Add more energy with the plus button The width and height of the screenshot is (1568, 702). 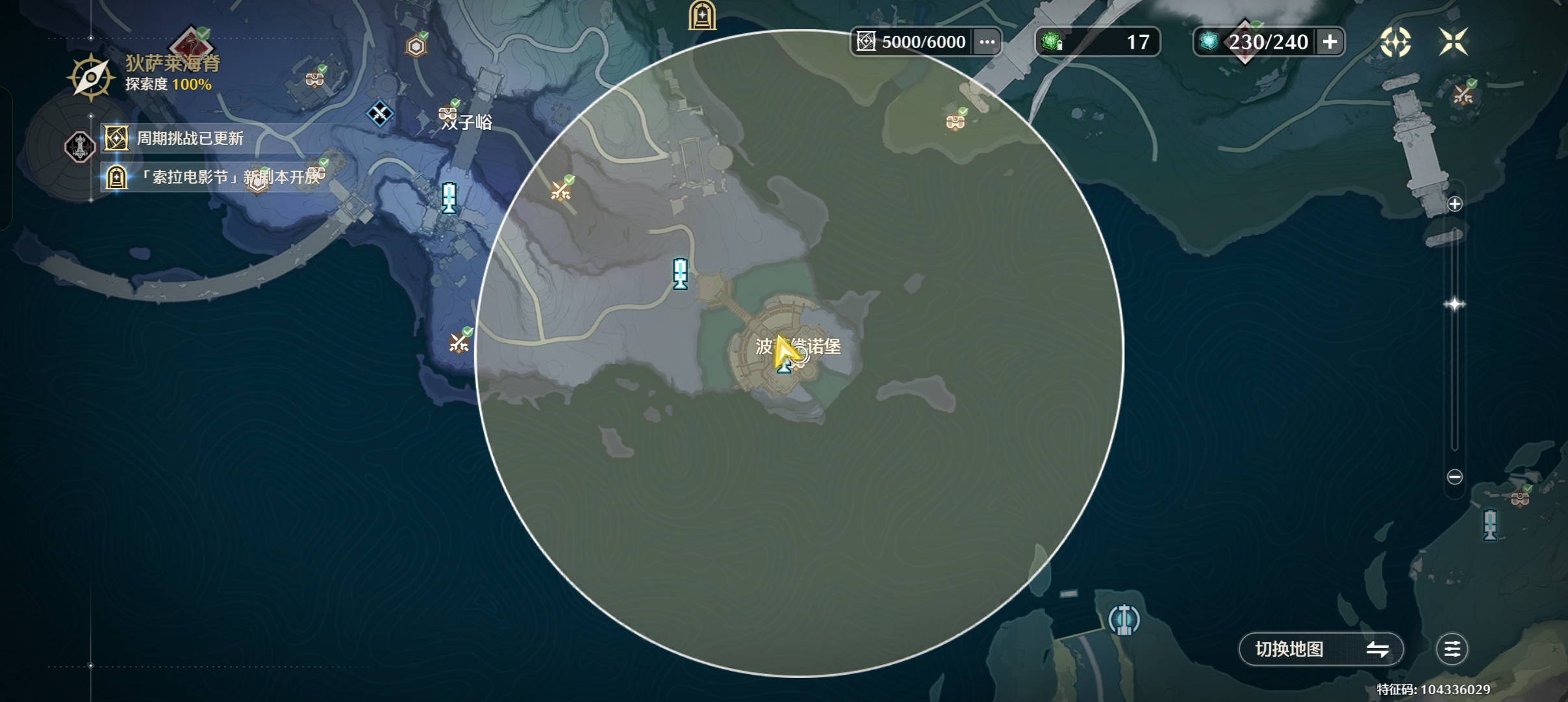point(1330,42)
